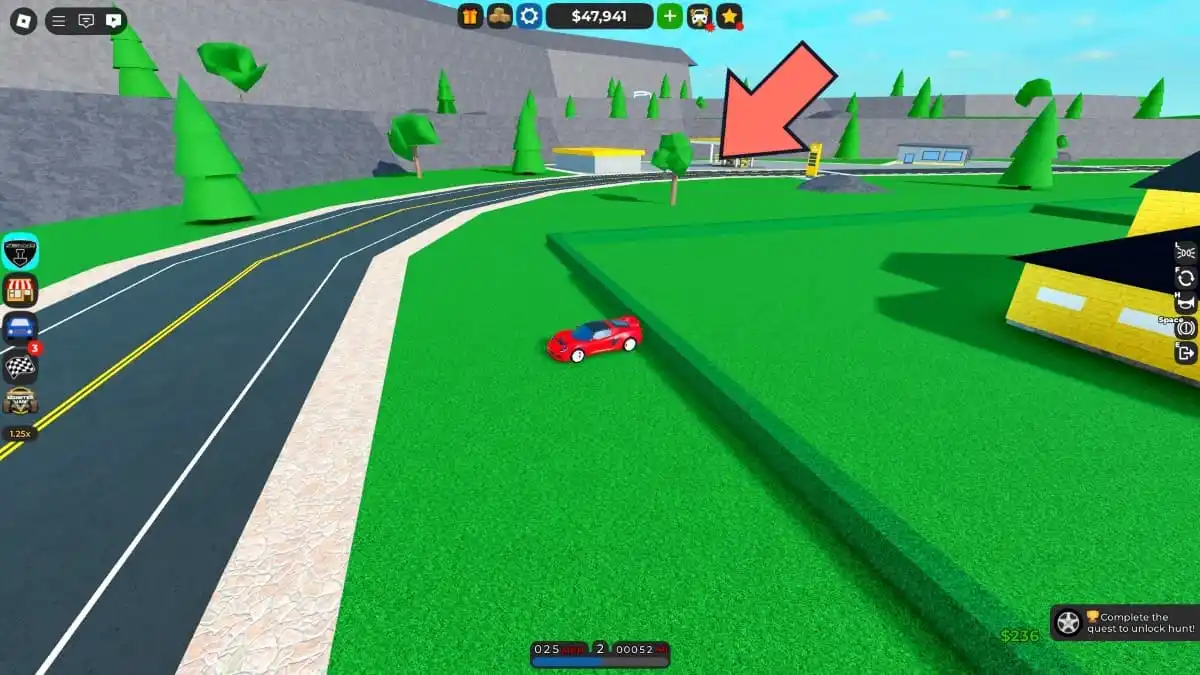Open the blue car garage icon
This screenshot has height=675, width=1200.
(20, 327)
